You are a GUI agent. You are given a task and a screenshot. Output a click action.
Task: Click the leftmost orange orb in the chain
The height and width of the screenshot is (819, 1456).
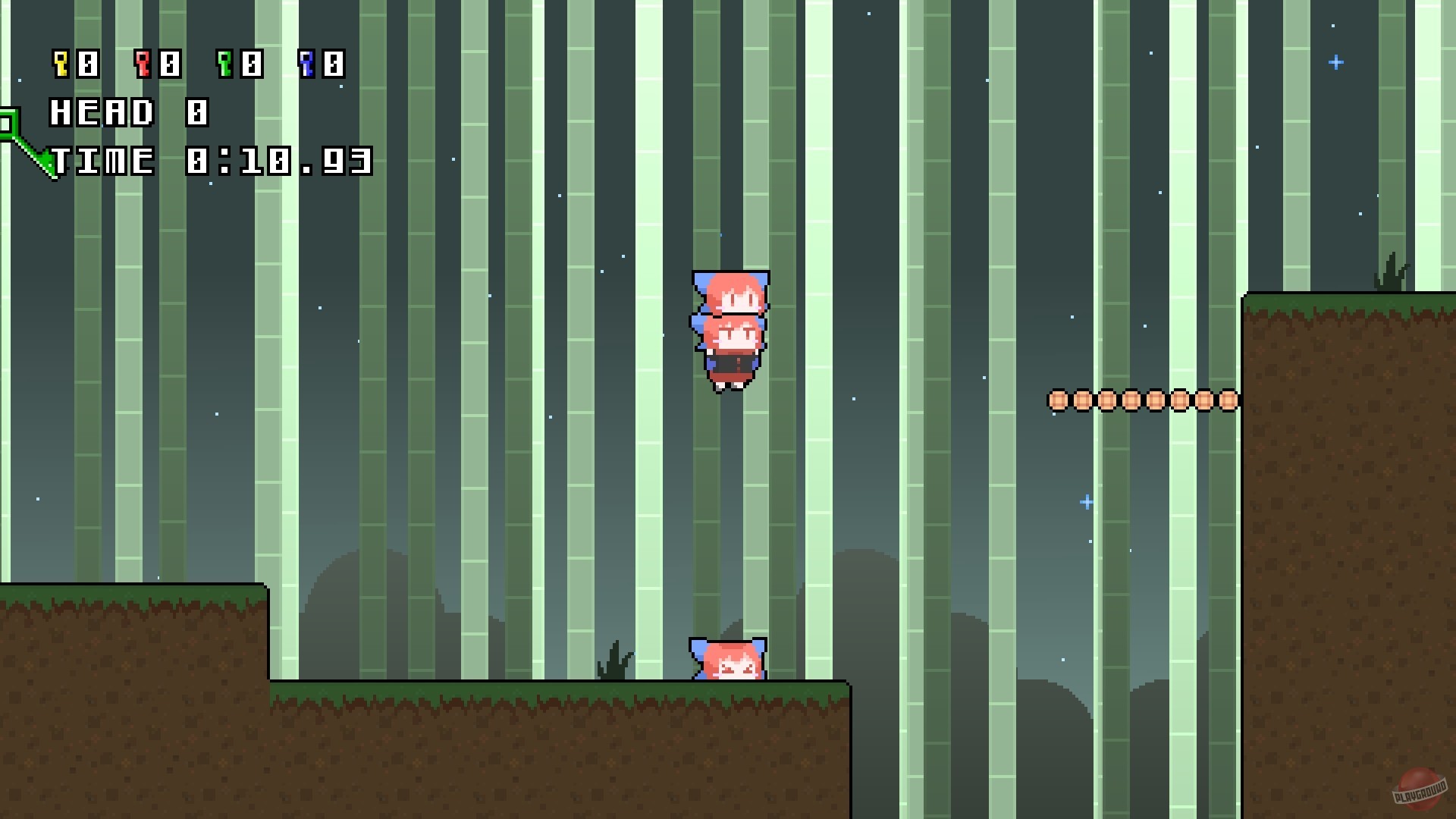click(1056, 400)
